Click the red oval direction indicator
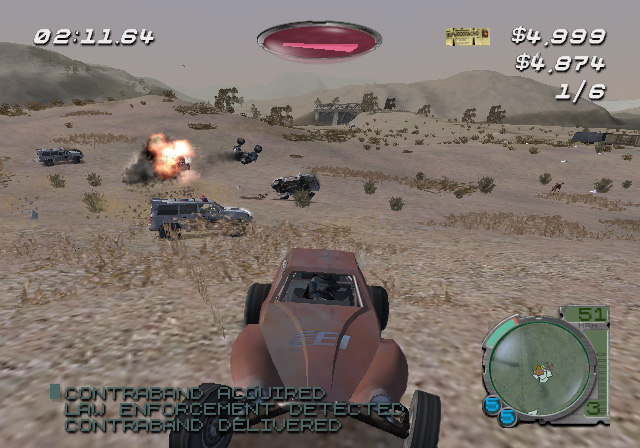 pyautogui.click(x=319, y=41)
